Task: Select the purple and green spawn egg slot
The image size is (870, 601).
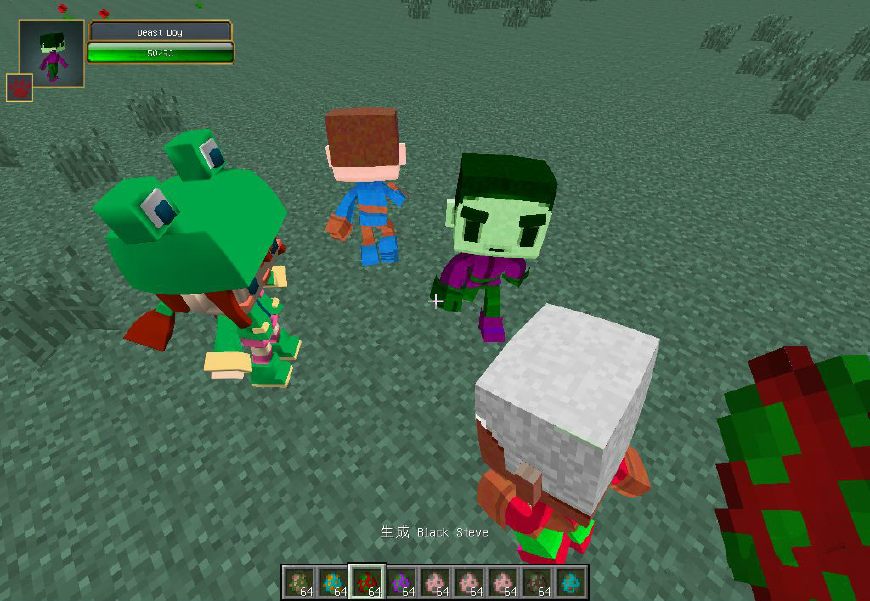Action: click(401, 581)
